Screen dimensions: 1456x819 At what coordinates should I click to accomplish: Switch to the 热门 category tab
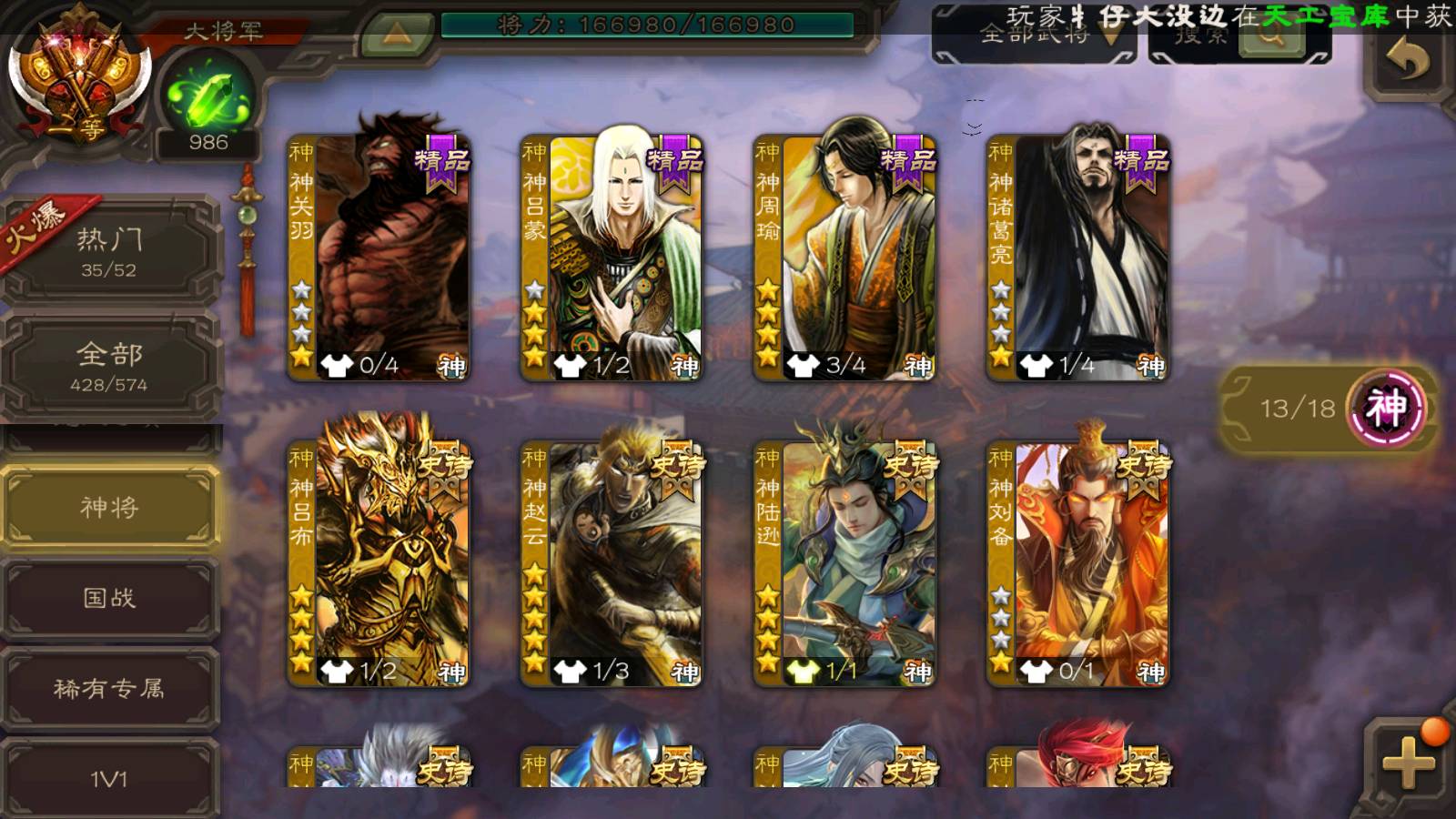pyautogui.click(x=109, y=250)
